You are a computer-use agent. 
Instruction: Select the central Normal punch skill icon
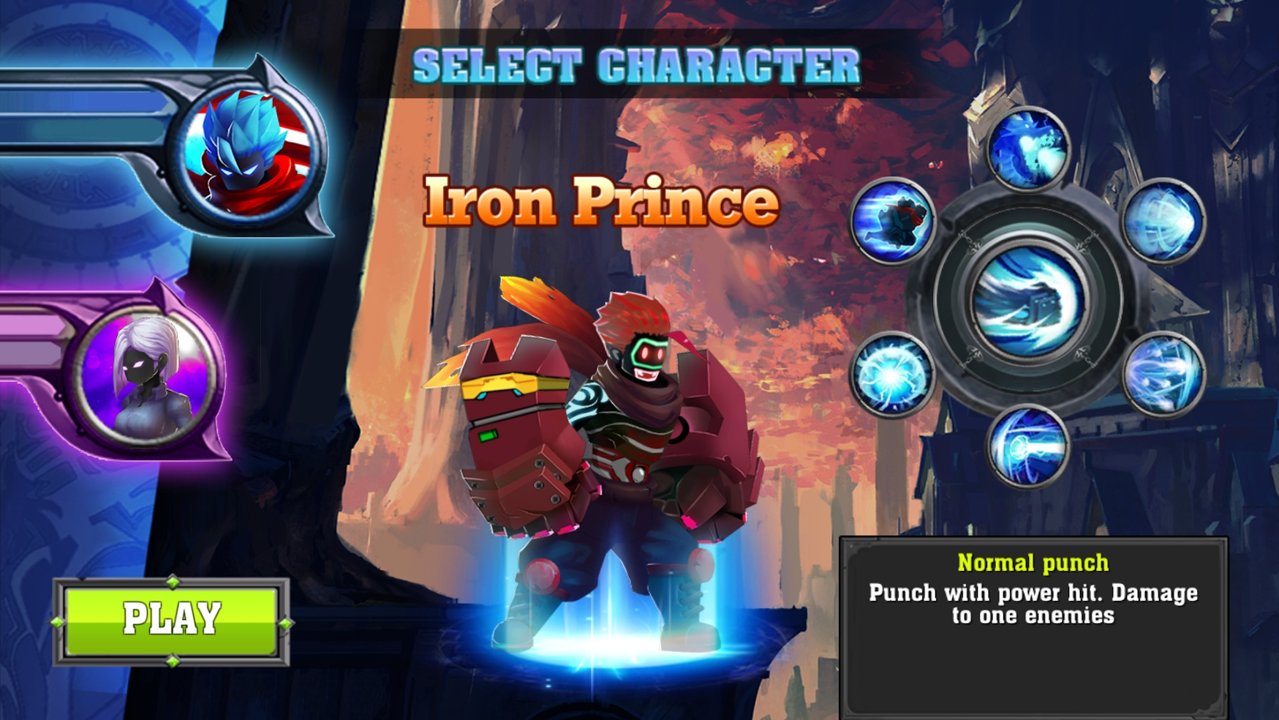[x=1030, y=296]
